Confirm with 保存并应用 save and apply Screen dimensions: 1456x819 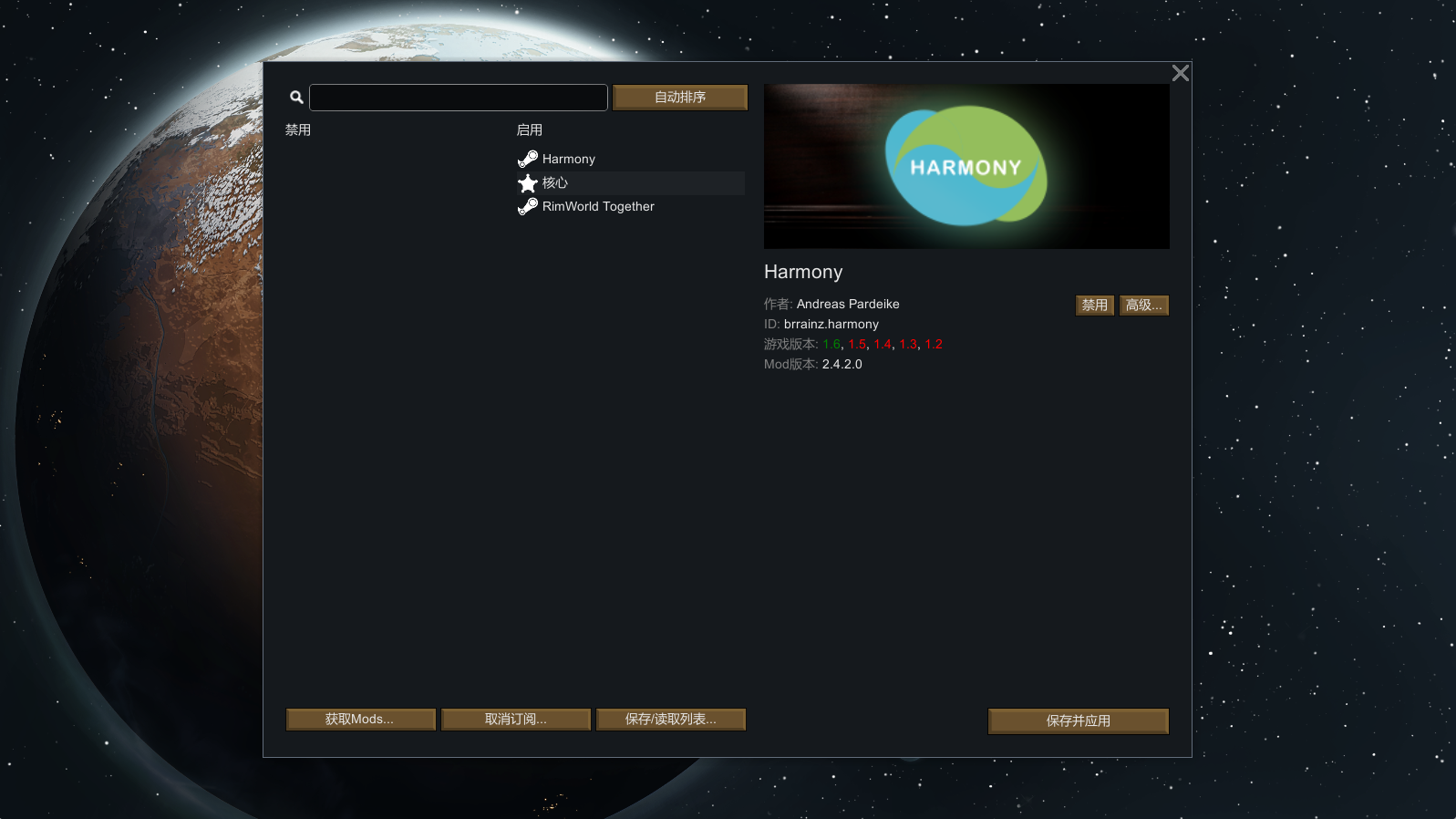click(x=1078, y=721)
